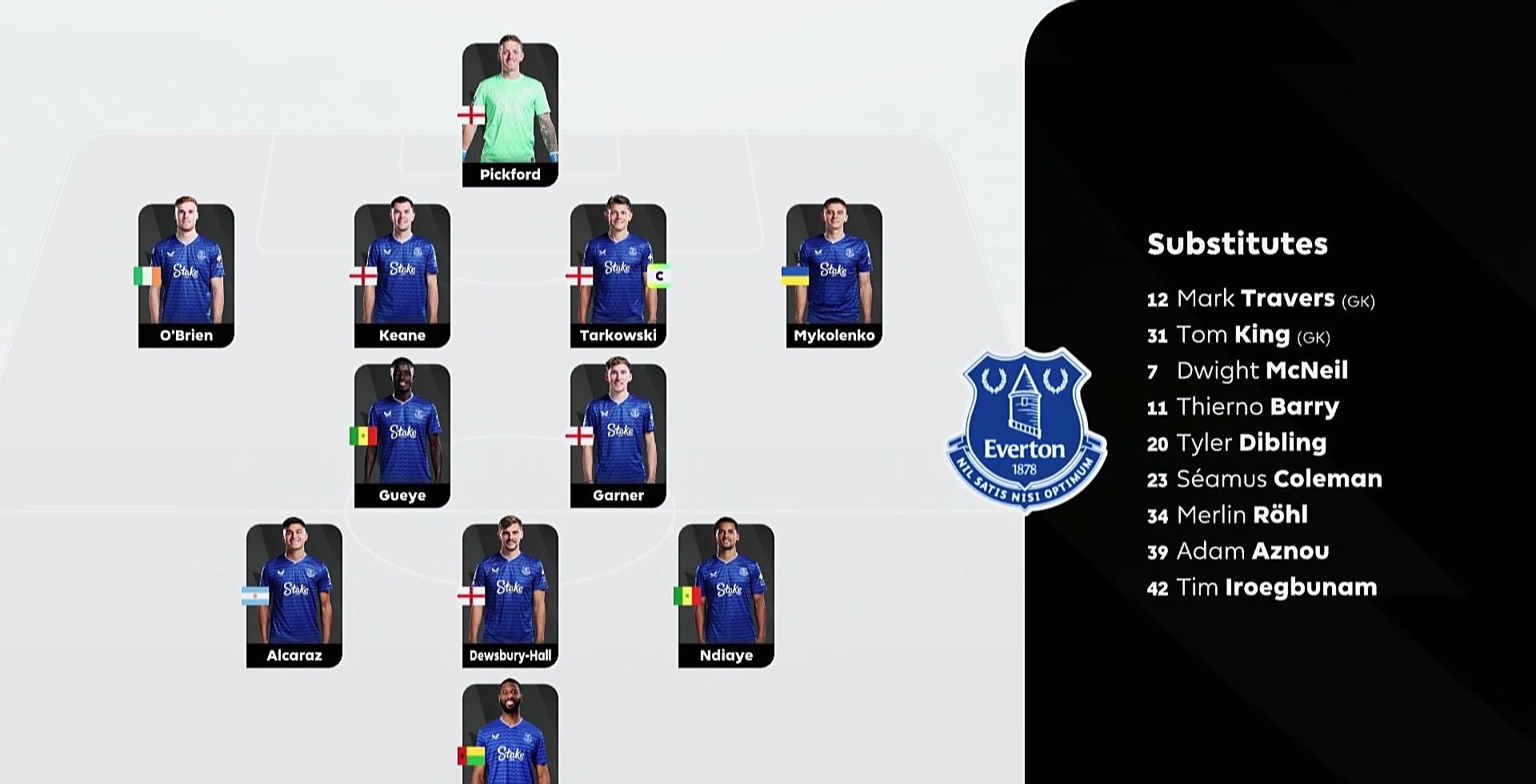1536x784 pixels.
Task: Select substitute Mark Travers in the list
Action: click(x=1260, y=299)
